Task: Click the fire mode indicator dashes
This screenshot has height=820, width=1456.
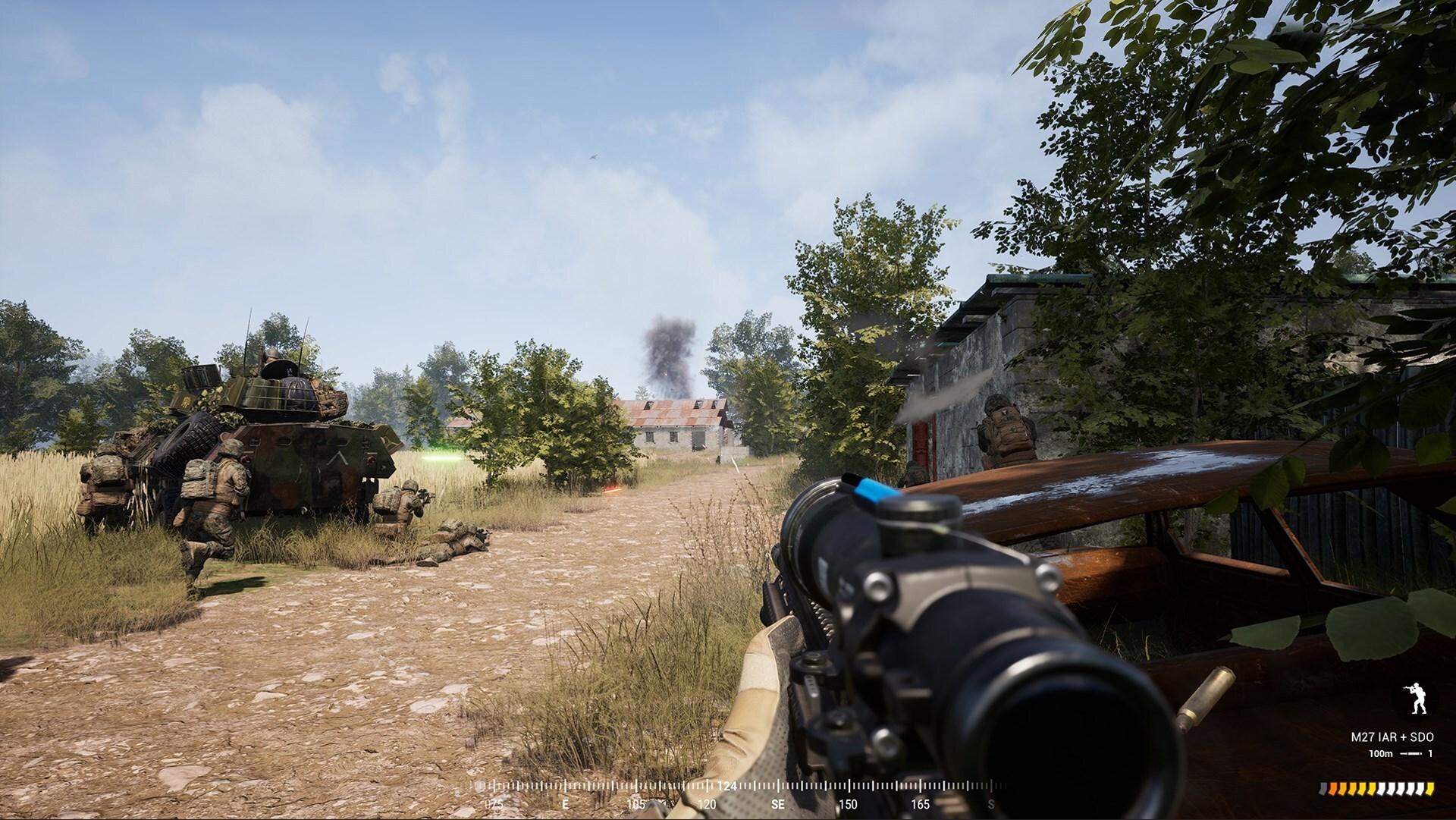Action: click(1411, 753)
